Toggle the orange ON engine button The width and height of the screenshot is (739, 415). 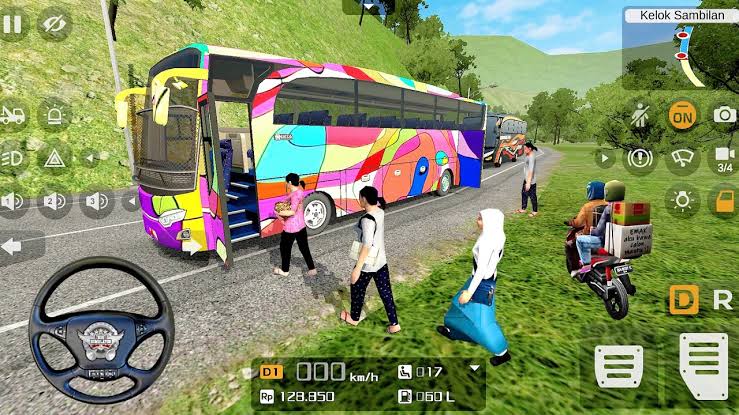pyautogui.click(x=683, y=115)
